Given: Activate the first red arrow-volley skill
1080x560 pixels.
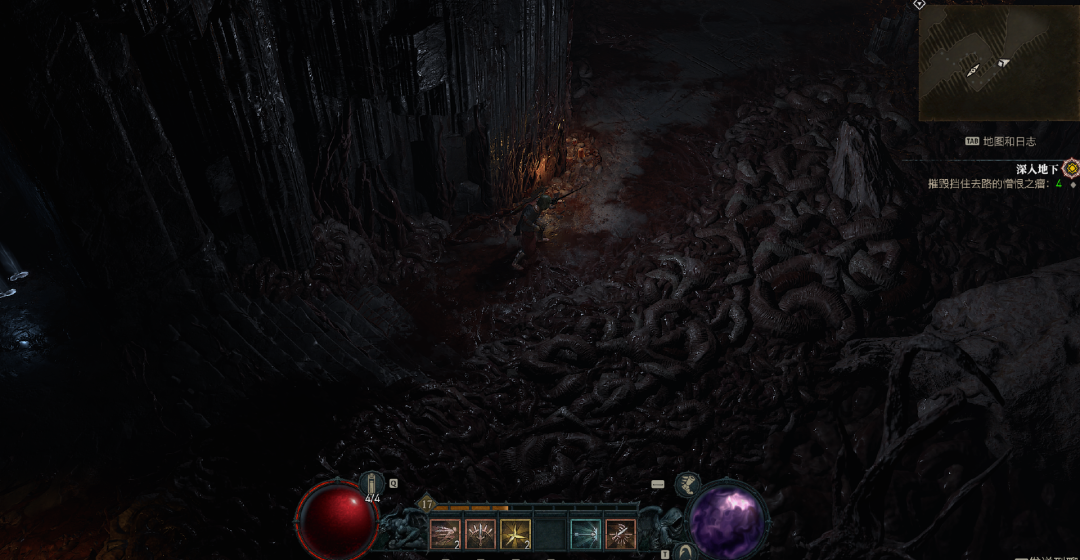Looking at the screenshot, I should pos(445,534).
